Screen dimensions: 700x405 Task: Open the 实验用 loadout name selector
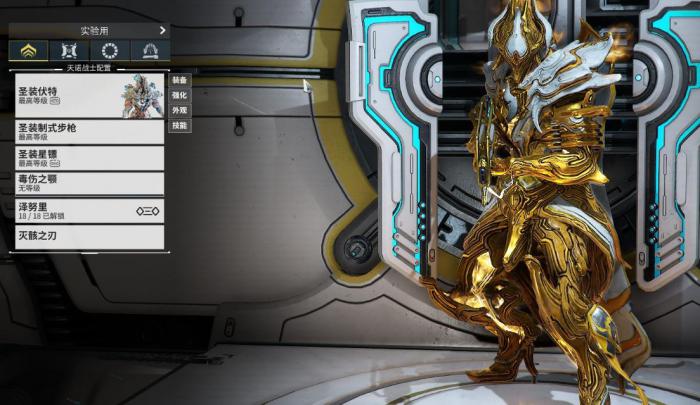(x=88, y=31)
